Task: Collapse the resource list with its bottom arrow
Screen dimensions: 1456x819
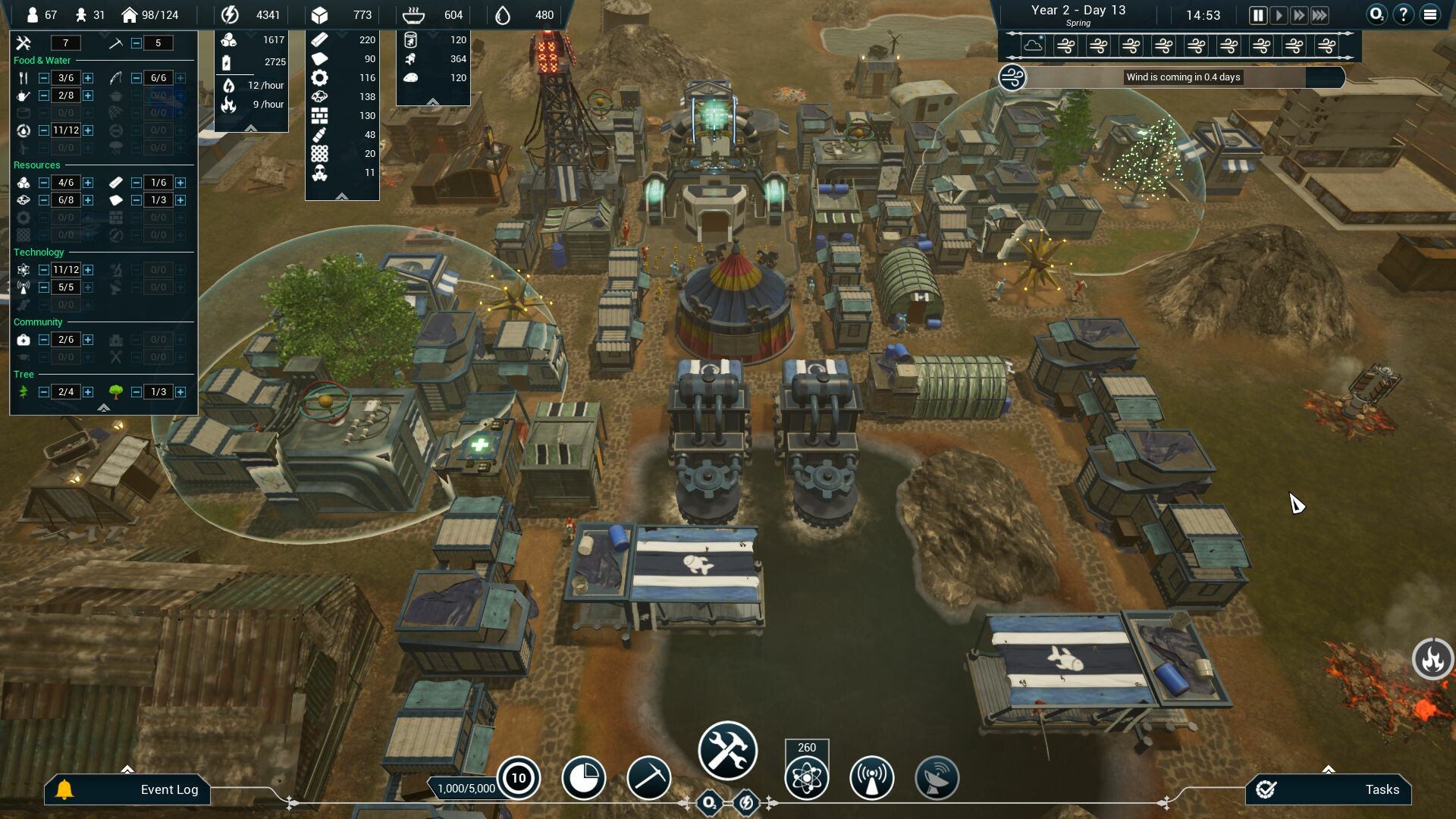Action: coord(342,195)
